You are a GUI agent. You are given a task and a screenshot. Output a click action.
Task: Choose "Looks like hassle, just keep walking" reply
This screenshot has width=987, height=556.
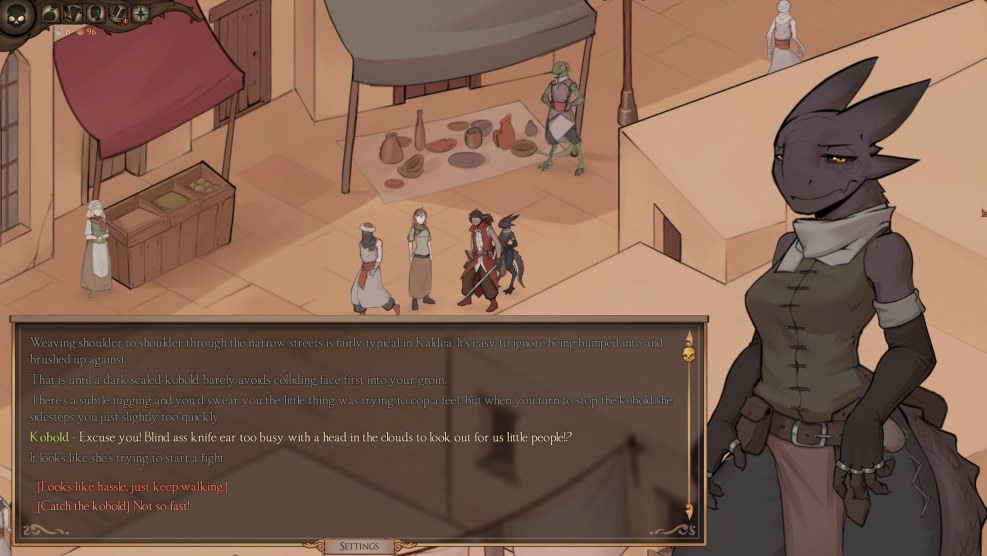pyautogui.click(x=132, y=487)
